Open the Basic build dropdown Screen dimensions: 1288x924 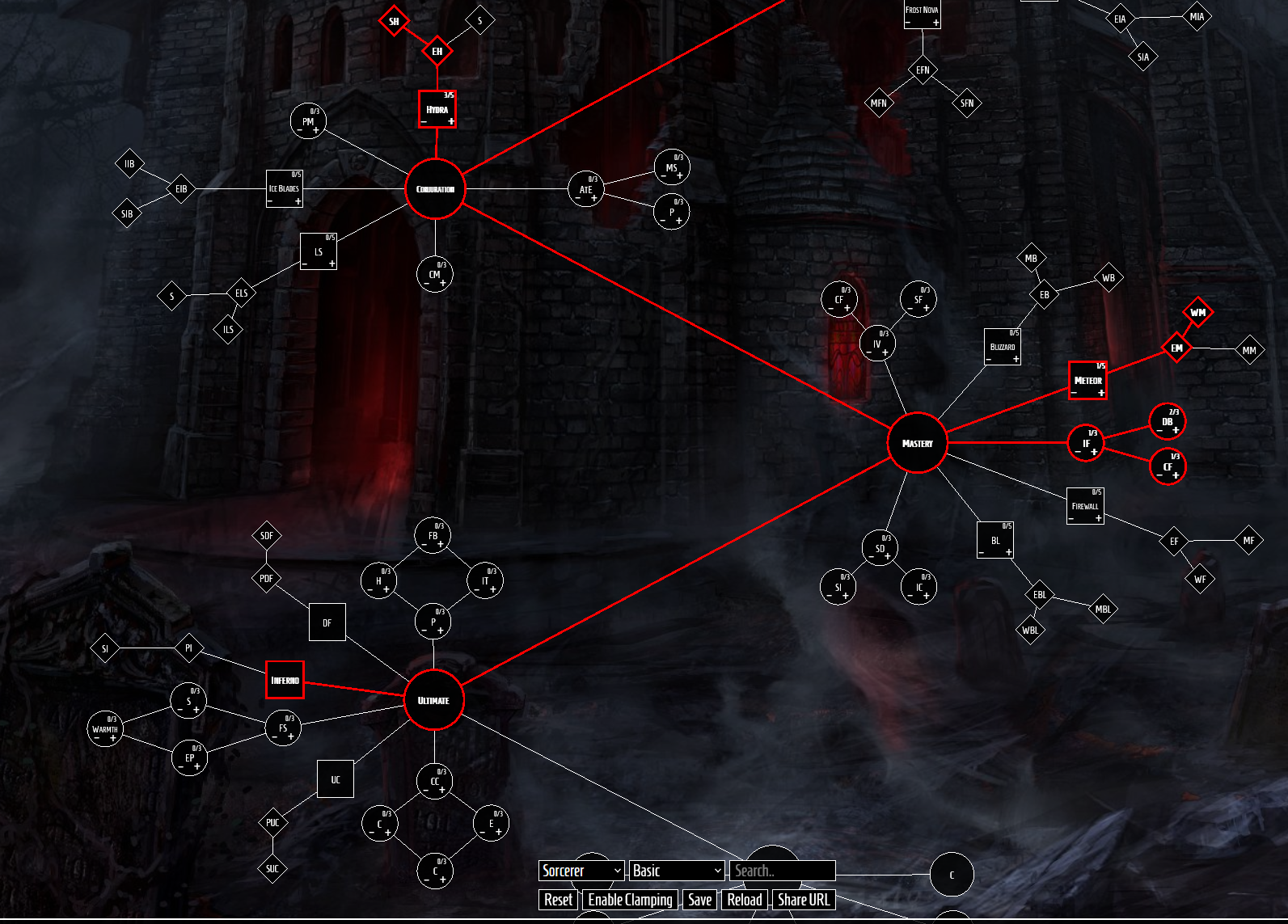(x=676, y=871)
